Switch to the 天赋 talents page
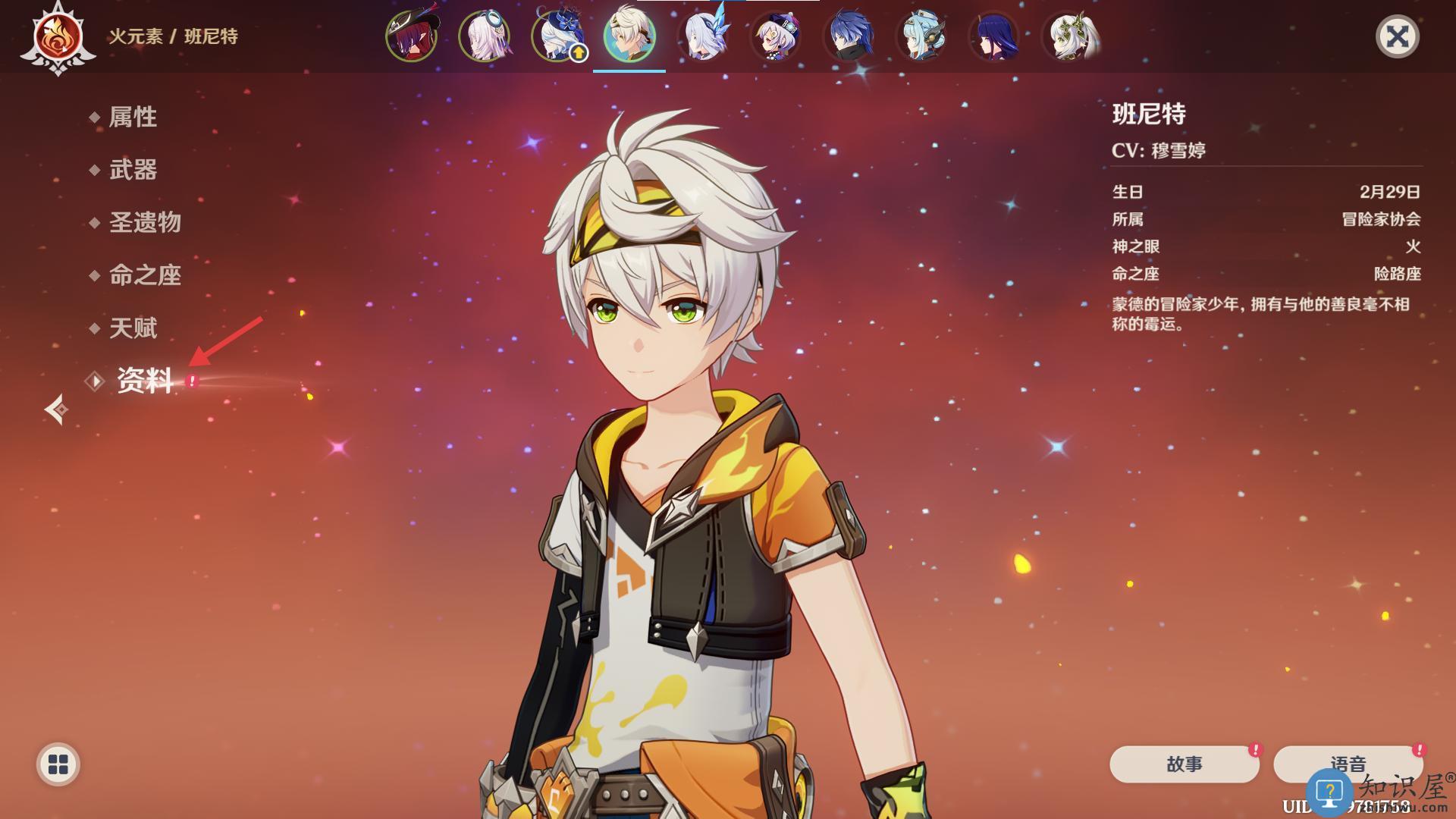 point(133,328)
